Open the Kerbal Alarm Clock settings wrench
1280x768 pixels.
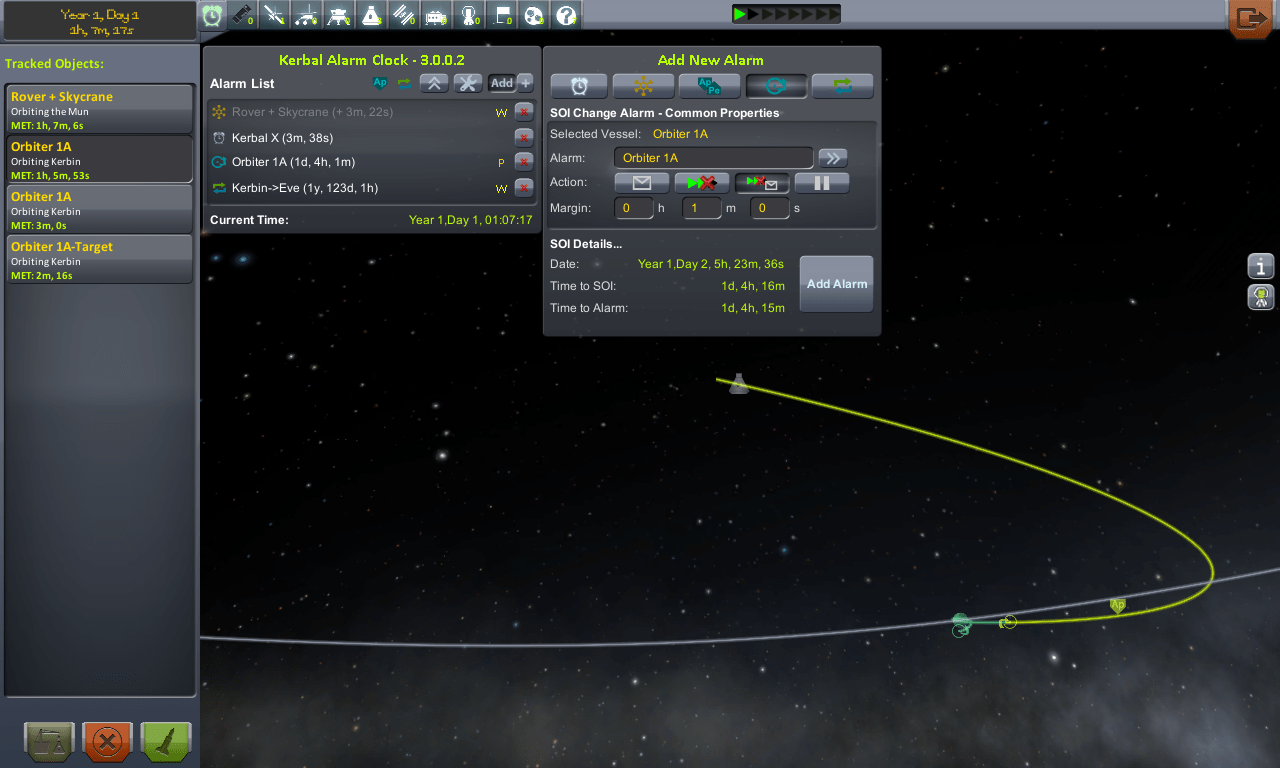[467, 83]
